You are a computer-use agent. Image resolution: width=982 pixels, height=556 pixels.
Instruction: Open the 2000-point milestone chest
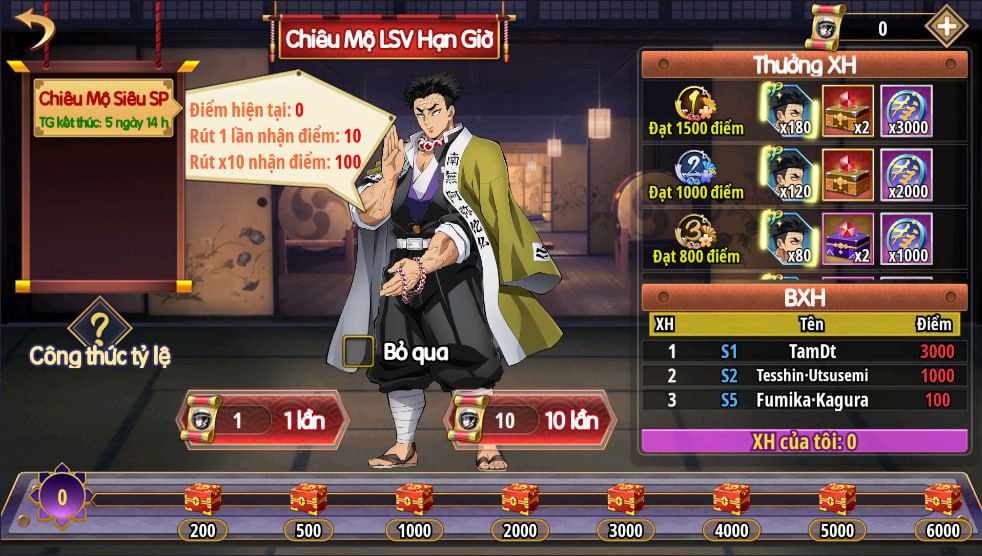tap(520, 498)
